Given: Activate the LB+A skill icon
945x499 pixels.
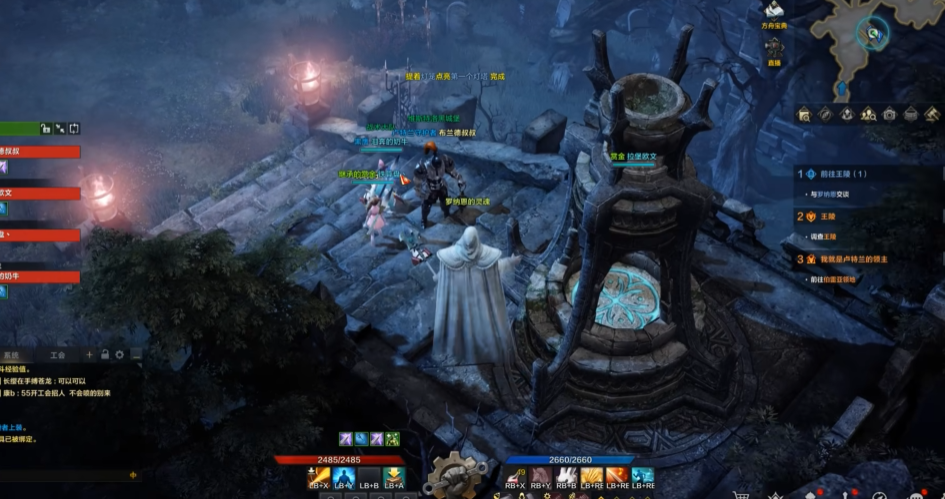Looking at the screenshot, I should pos(394,477).
